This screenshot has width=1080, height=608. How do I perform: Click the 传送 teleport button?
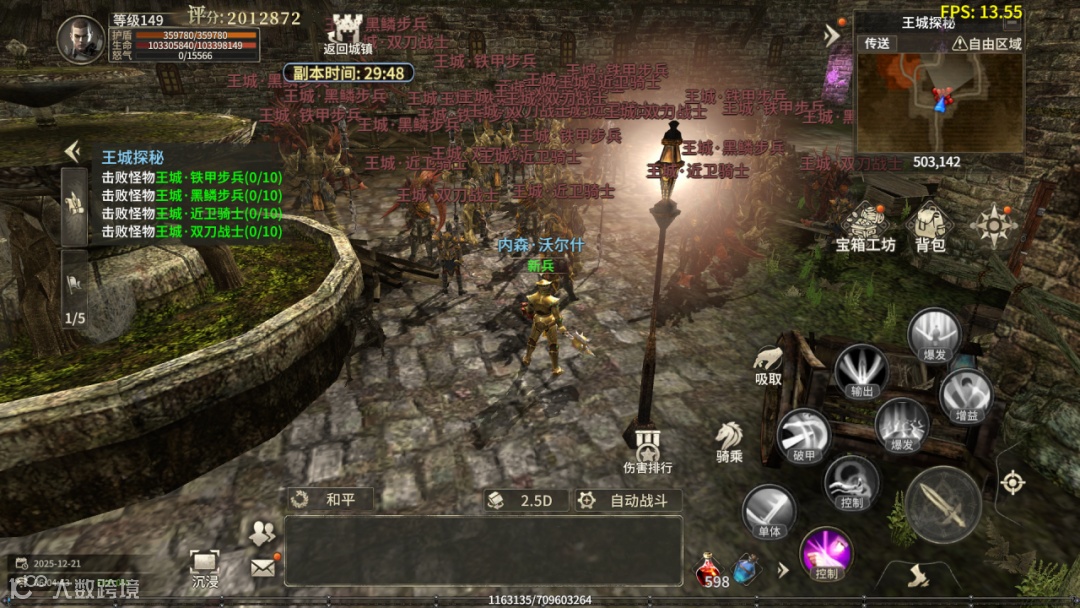click(x=877, y=44)
